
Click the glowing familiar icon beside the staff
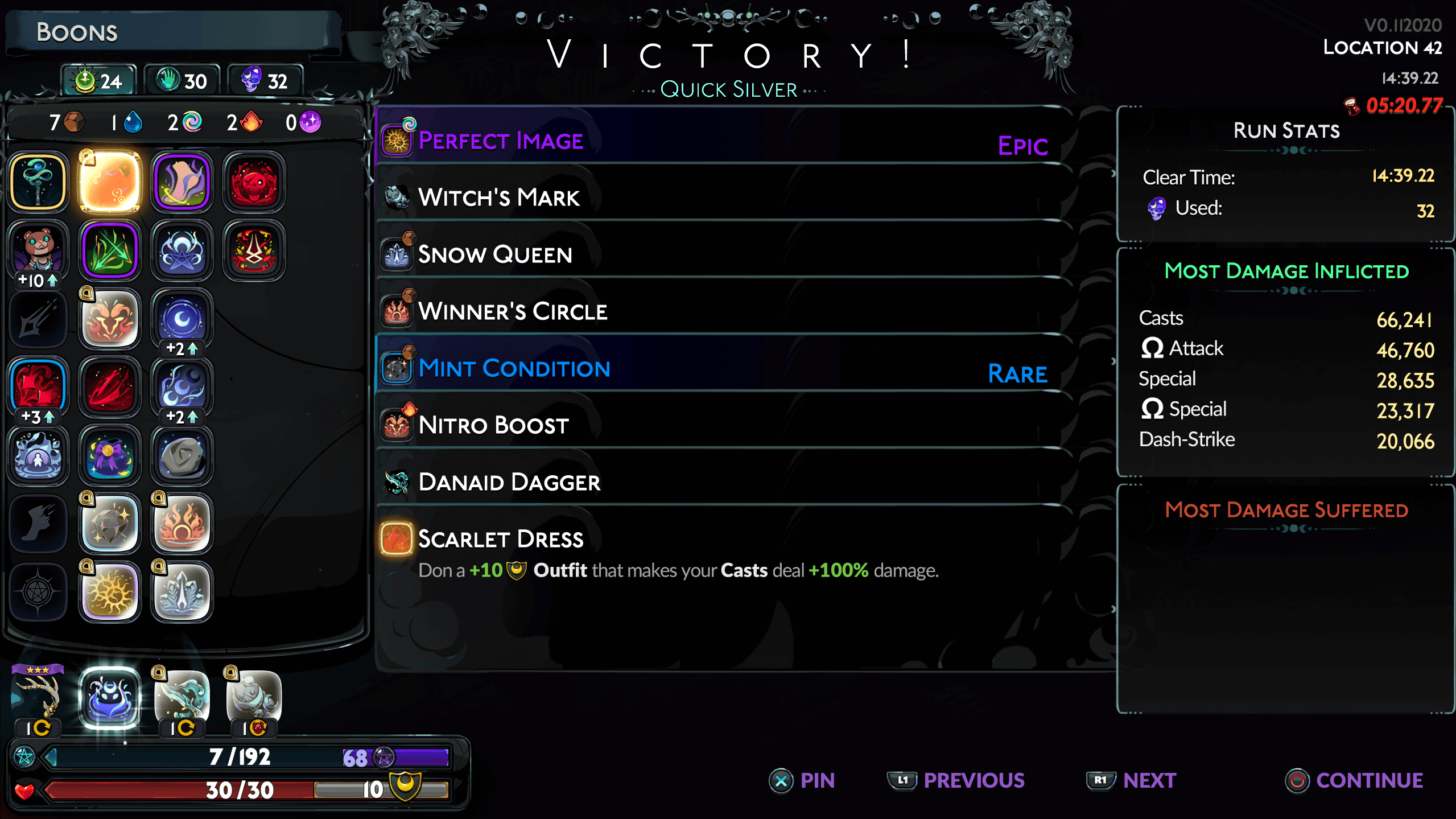[110, 695]
